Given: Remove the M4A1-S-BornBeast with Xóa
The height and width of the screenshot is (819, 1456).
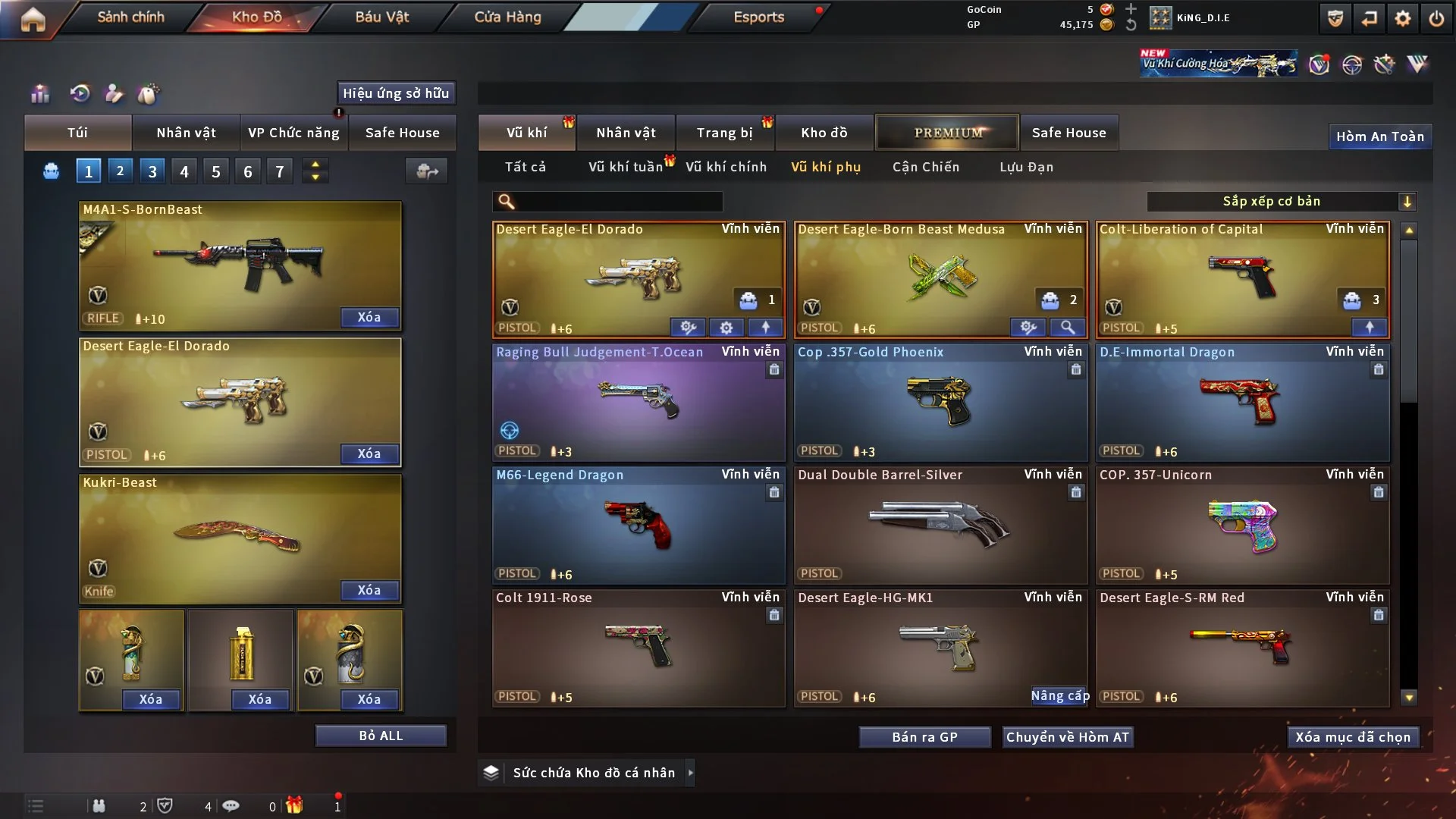Looking at the screenshot, I should click(x=369, y=317).
